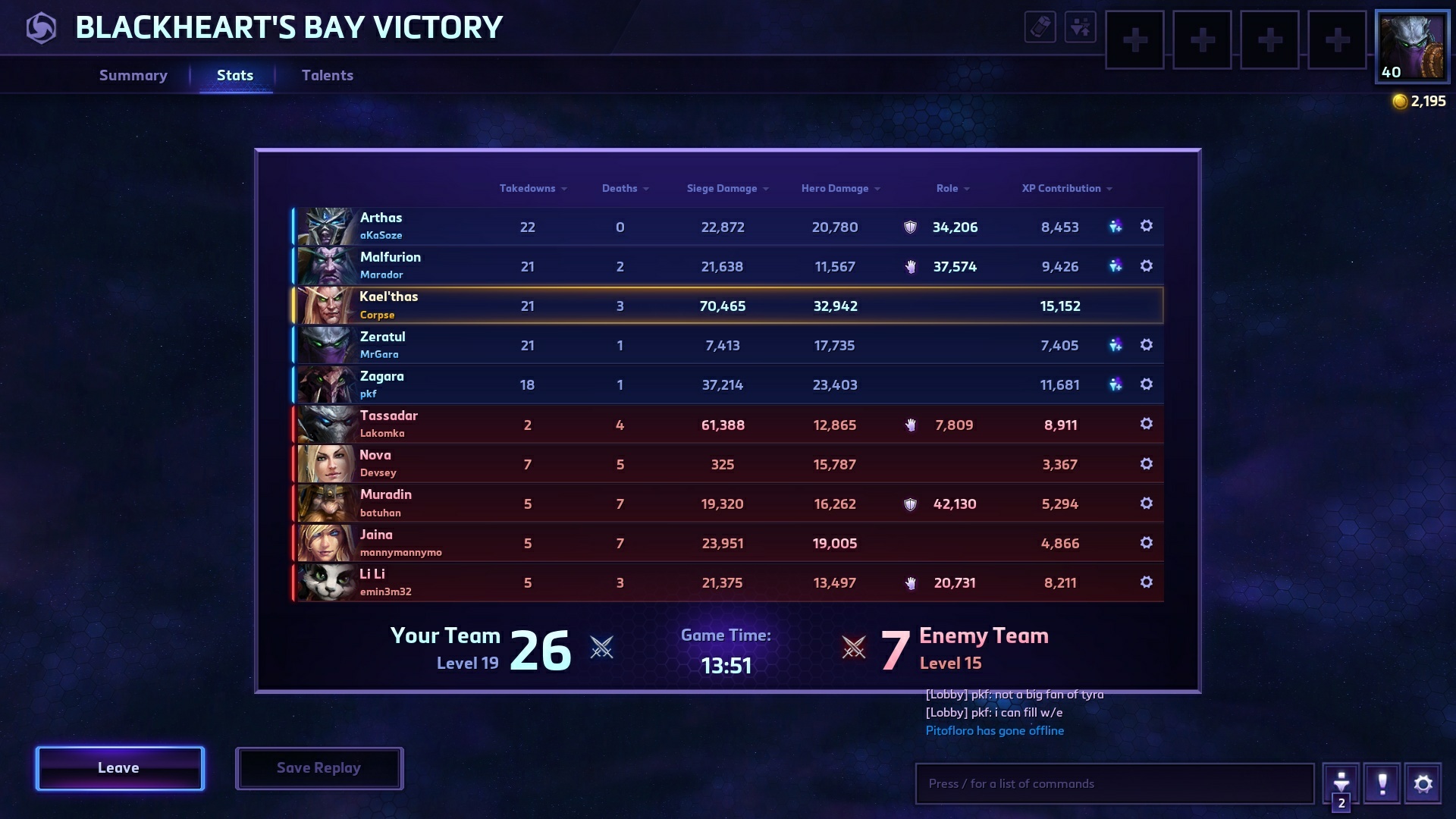Sort the list by Role column
Image resolution: width=1456 pixels, height=819 pixels.
point(947,188)
